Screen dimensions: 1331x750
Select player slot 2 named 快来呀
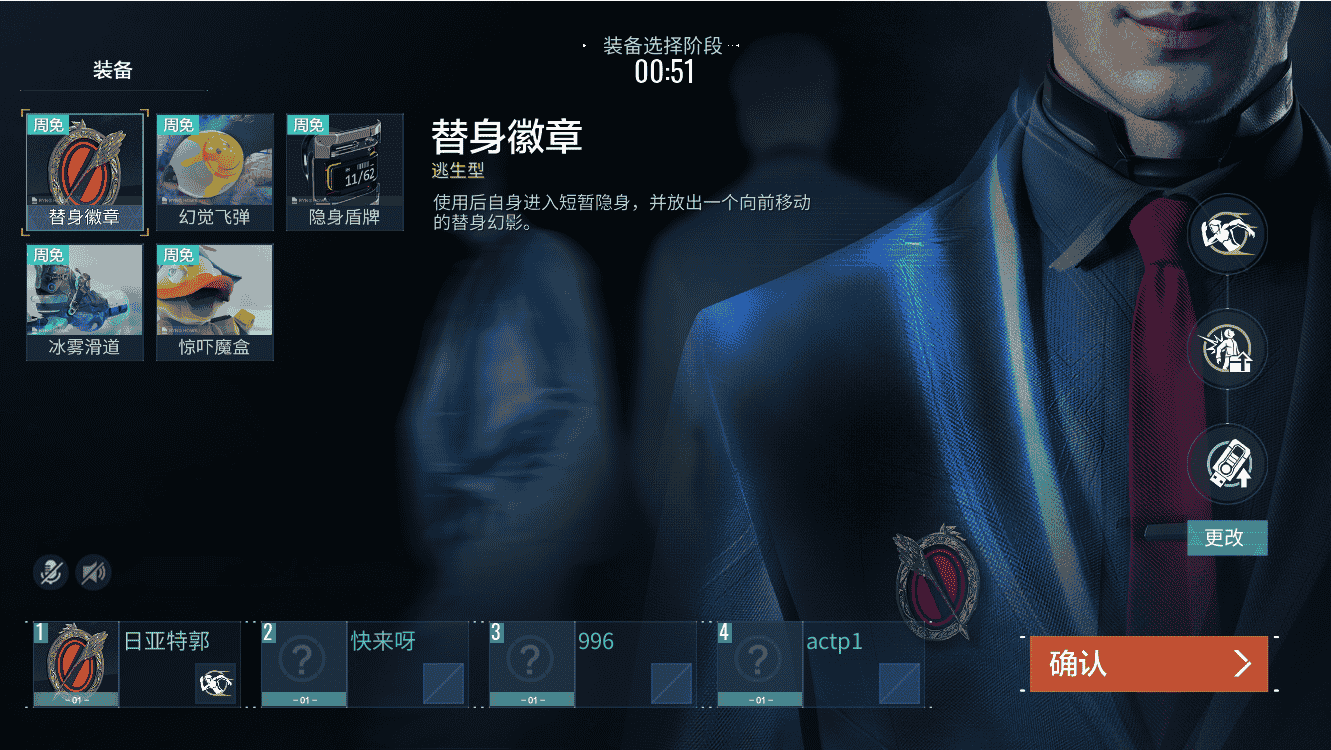(x=365, y=663)
